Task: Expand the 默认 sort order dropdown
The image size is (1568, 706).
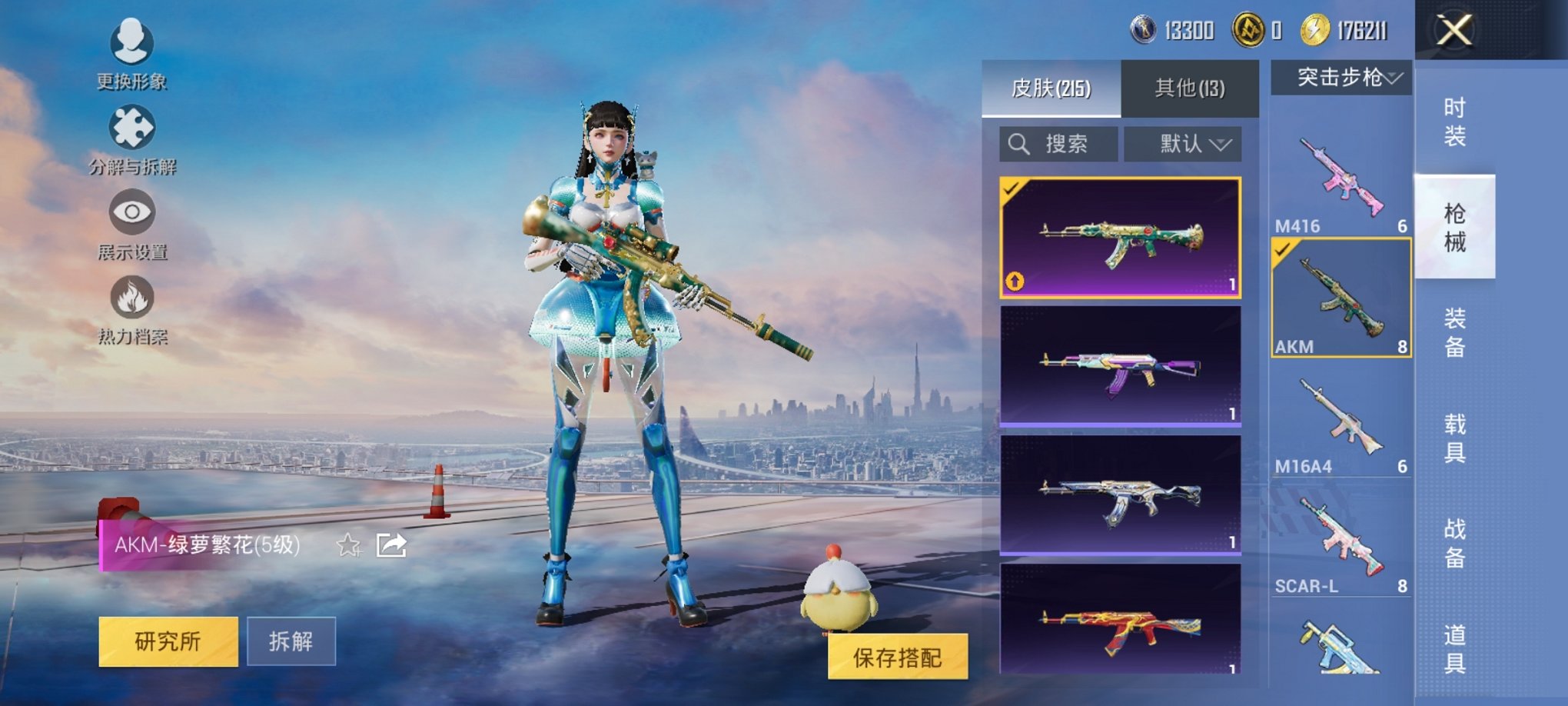Action: (x=1181, y=144)
